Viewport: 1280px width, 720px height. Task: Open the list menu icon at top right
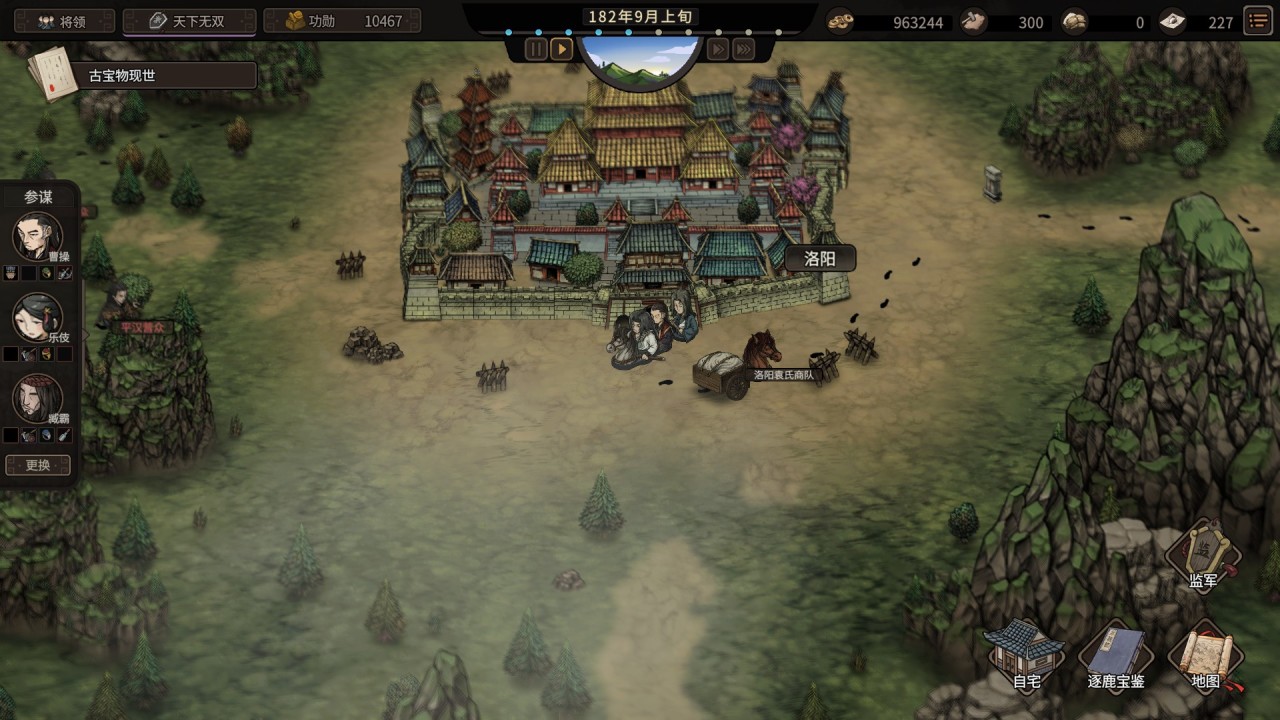coord(1257,20)
